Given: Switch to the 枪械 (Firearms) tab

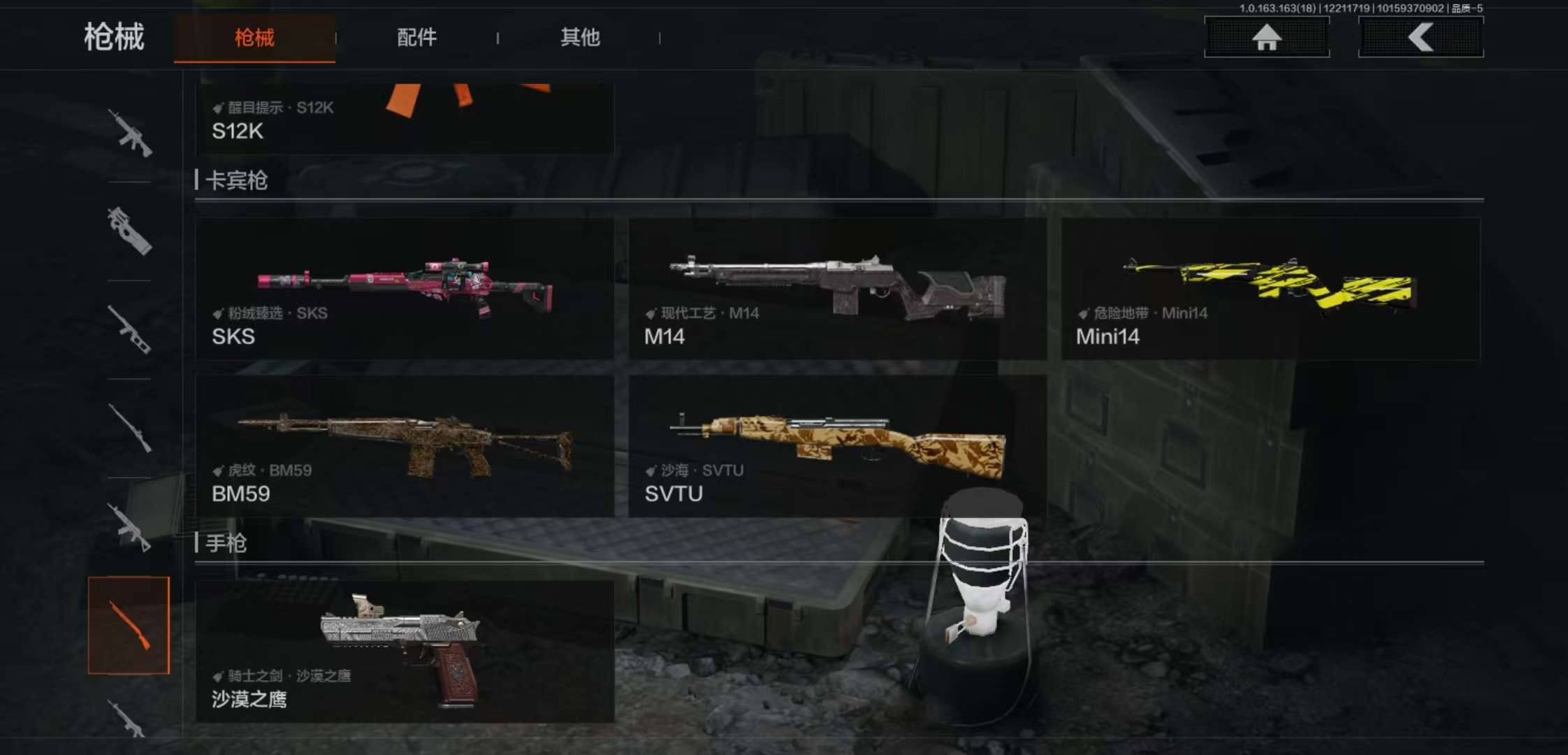Looking at the screenshot, I should pyautogui.click(x=254, y=38).
